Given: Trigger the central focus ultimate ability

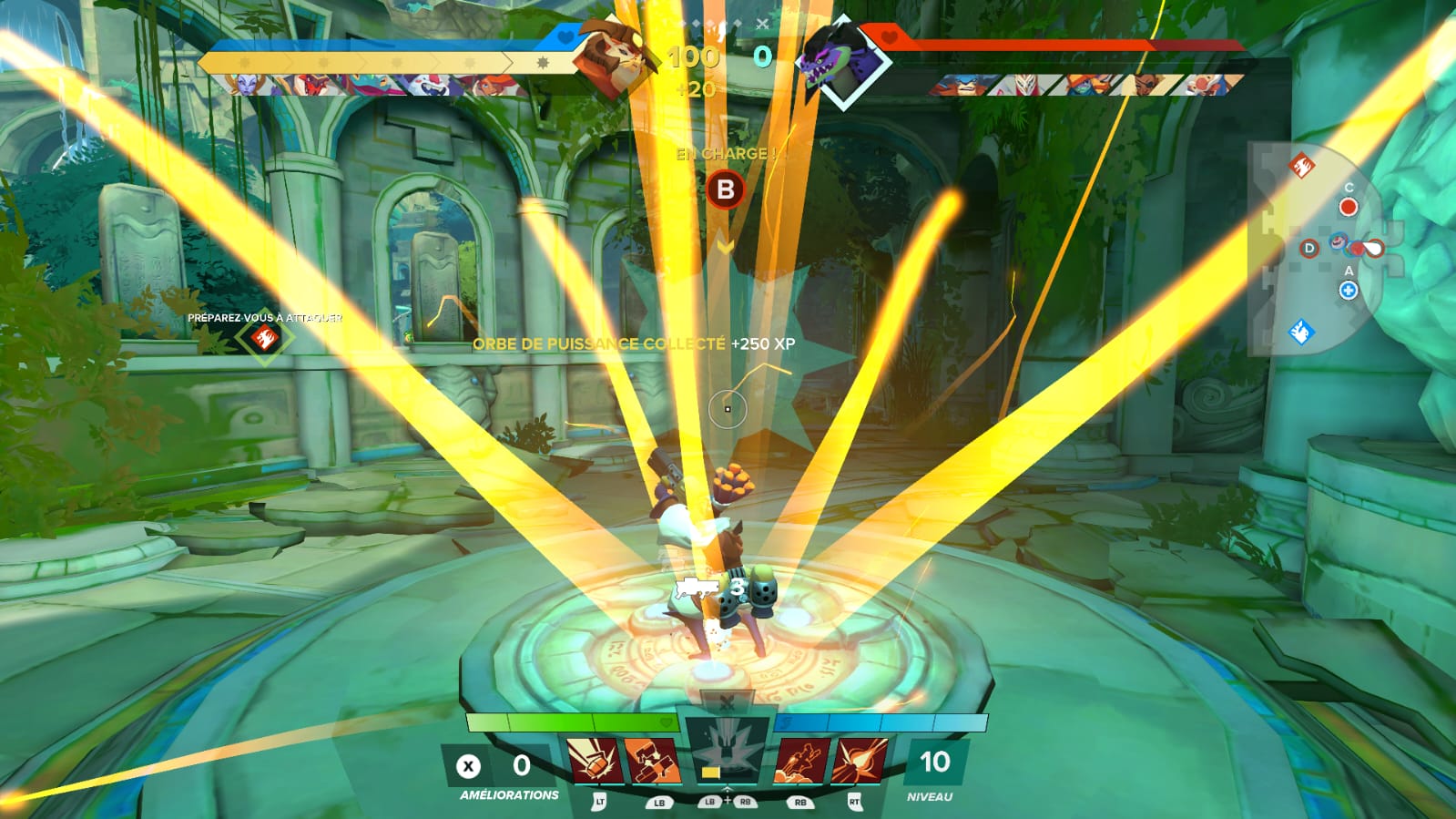Looking at the screenshot, I should coord(726,753).
